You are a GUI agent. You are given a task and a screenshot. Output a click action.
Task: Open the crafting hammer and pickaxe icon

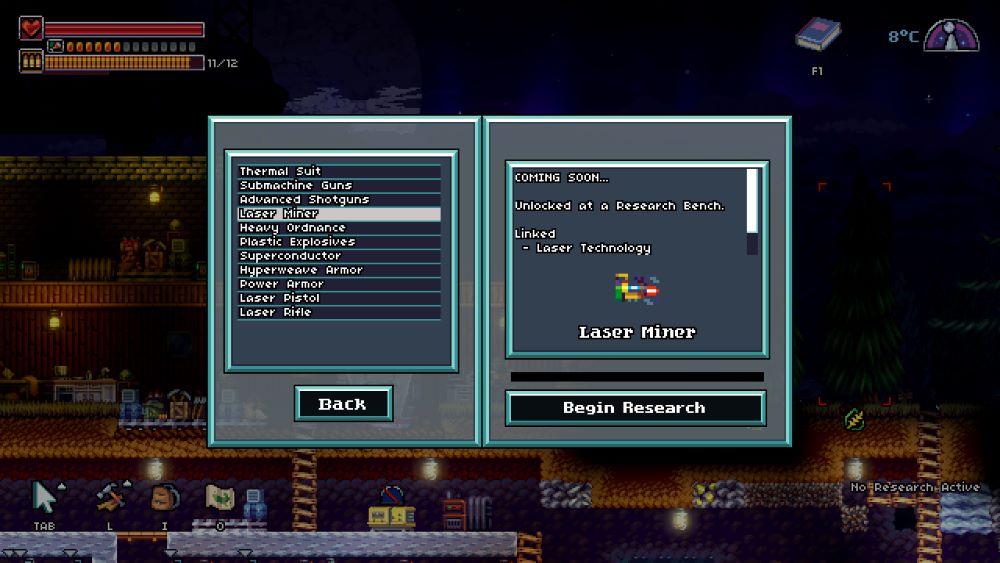[x=109, y=497]
